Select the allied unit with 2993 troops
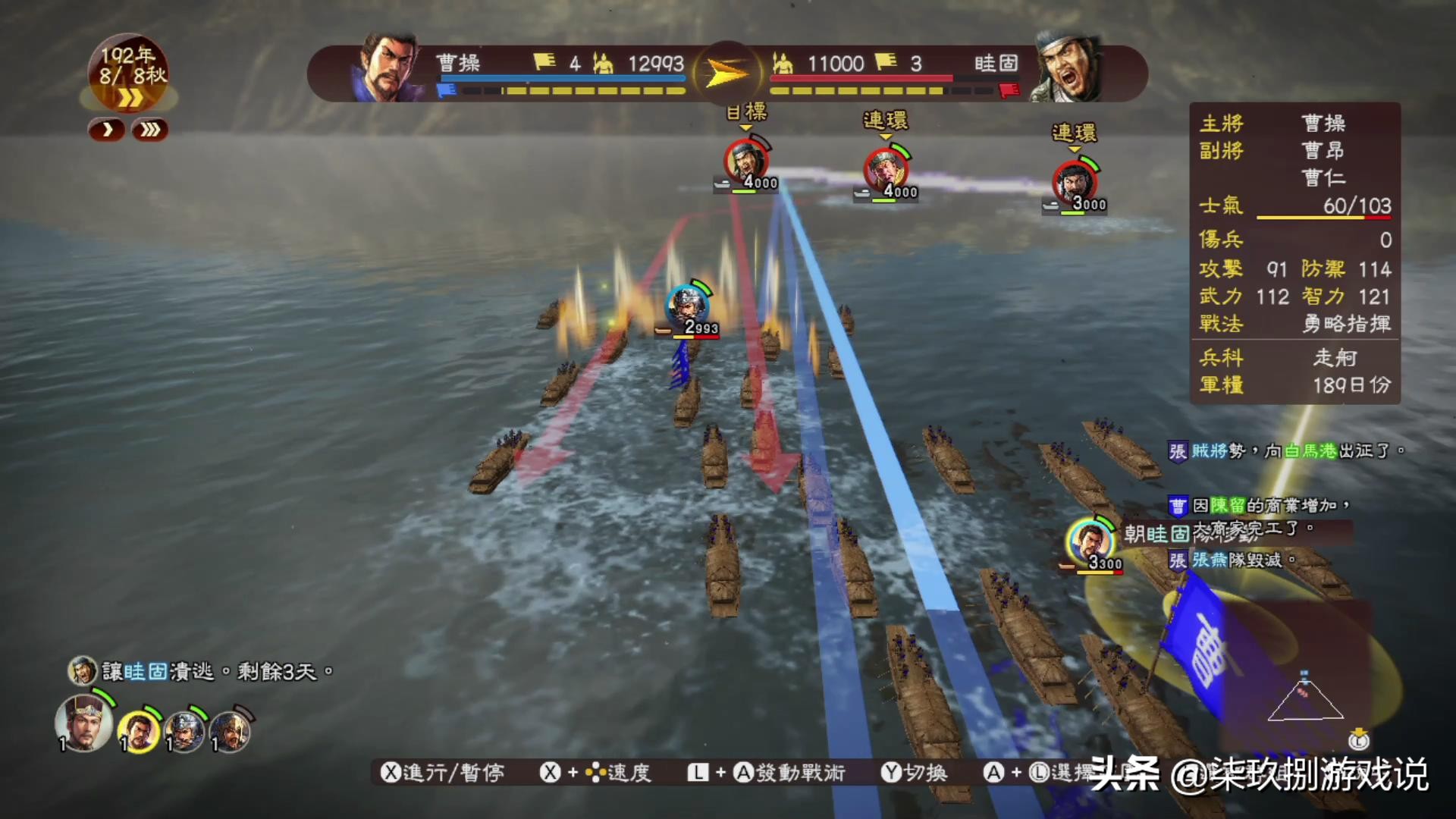Image resolution: width=1456 pixels, height=819 pixels. tap(687, 306)
